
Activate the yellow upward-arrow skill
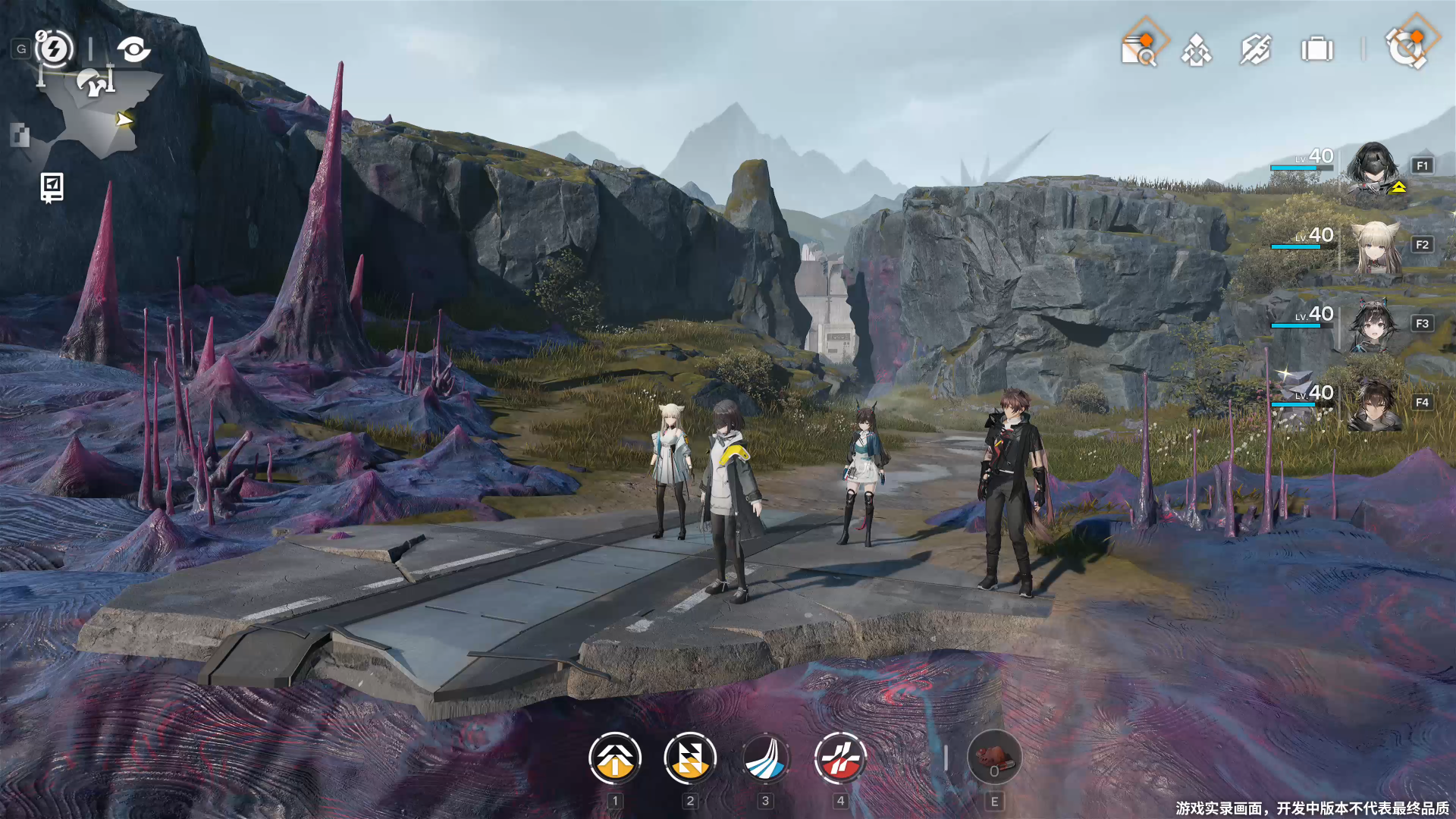click(615, 758)
